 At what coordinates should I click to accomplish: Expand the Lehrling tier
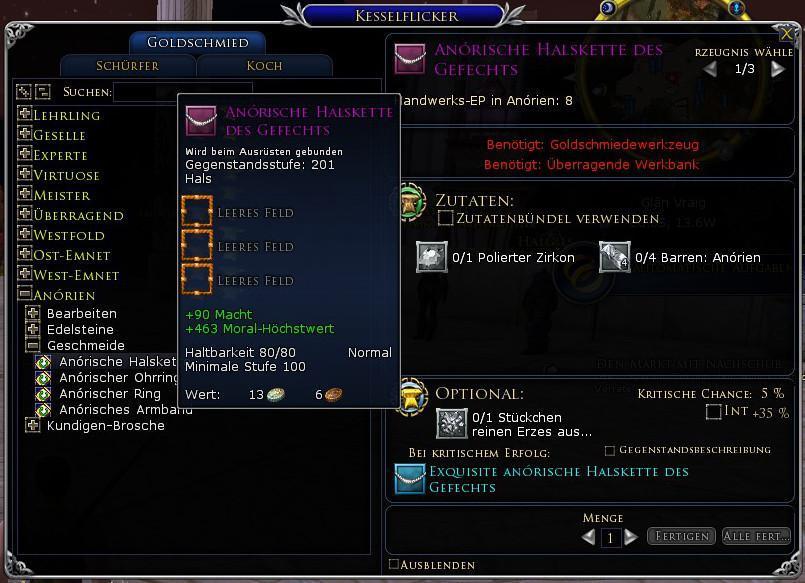[x=24, y=115]
